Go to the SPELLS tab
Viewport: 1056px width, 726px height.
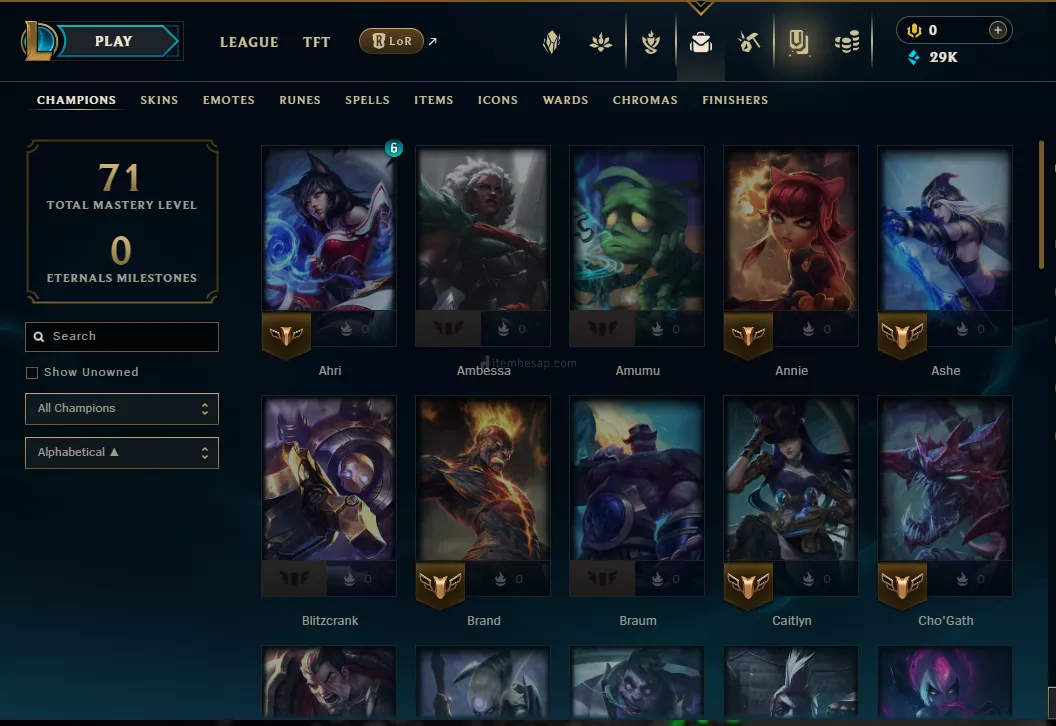pyautogui.click(x=367, y=100)
